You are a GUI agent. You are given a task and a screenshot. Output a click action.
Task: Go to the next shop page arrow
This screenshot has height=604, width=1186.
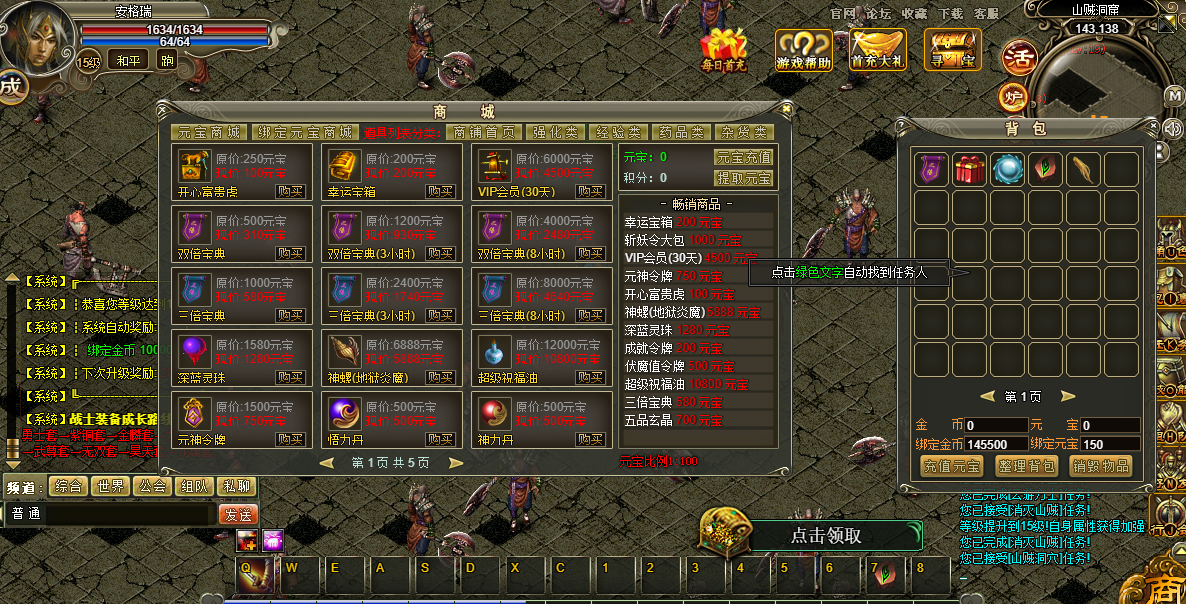(x=456, y=463)
